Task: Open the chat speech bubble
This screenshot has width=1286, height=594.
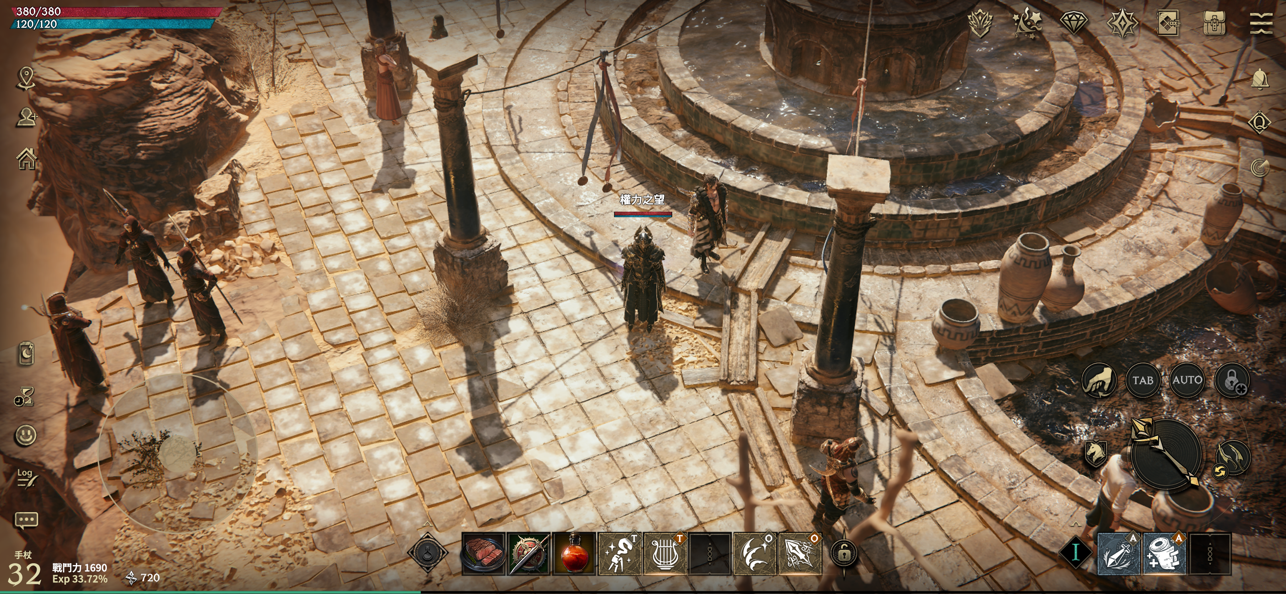Action: pos(26,520)
